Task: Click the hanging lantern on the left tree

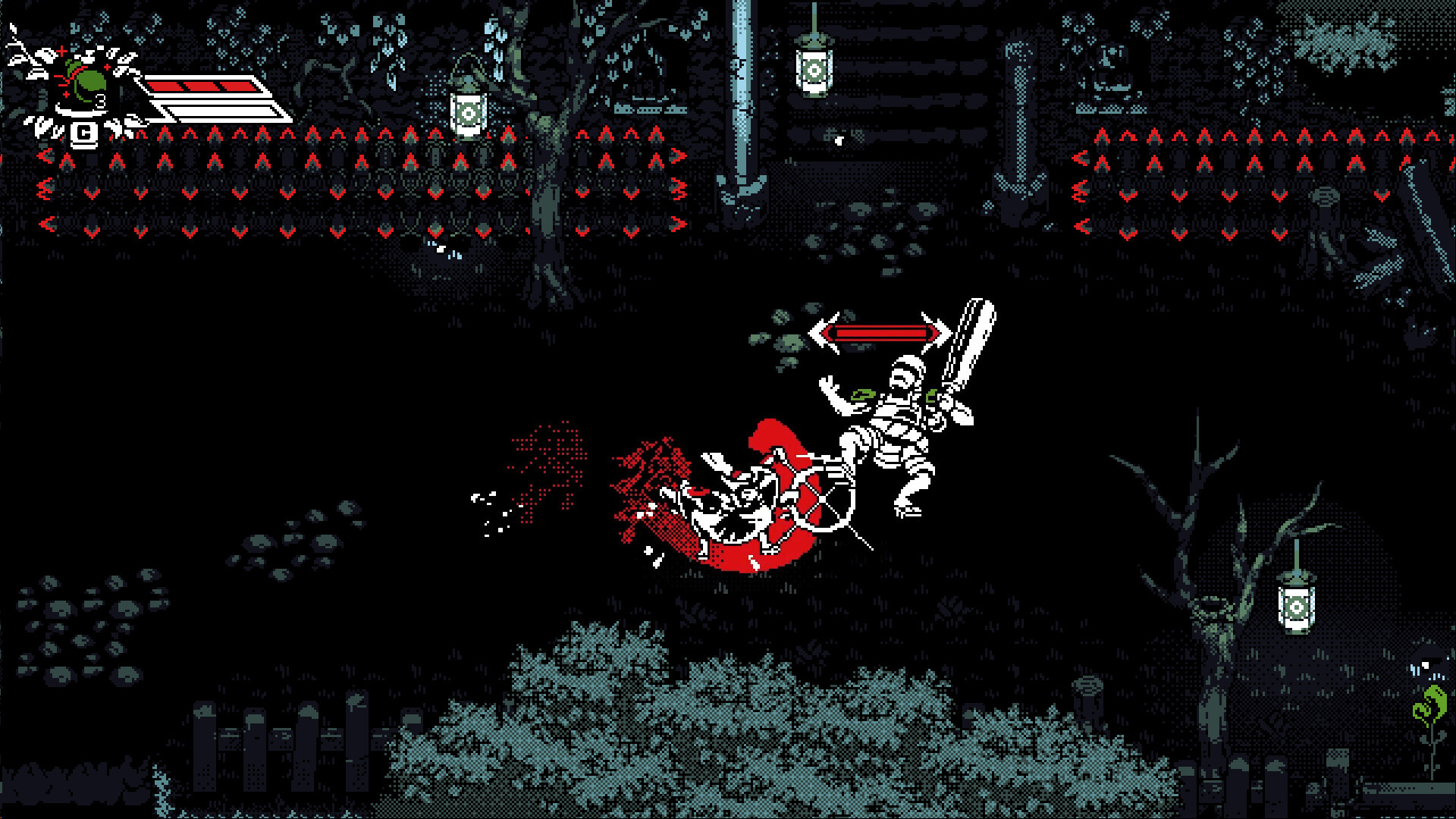Action: pos(468,111)
